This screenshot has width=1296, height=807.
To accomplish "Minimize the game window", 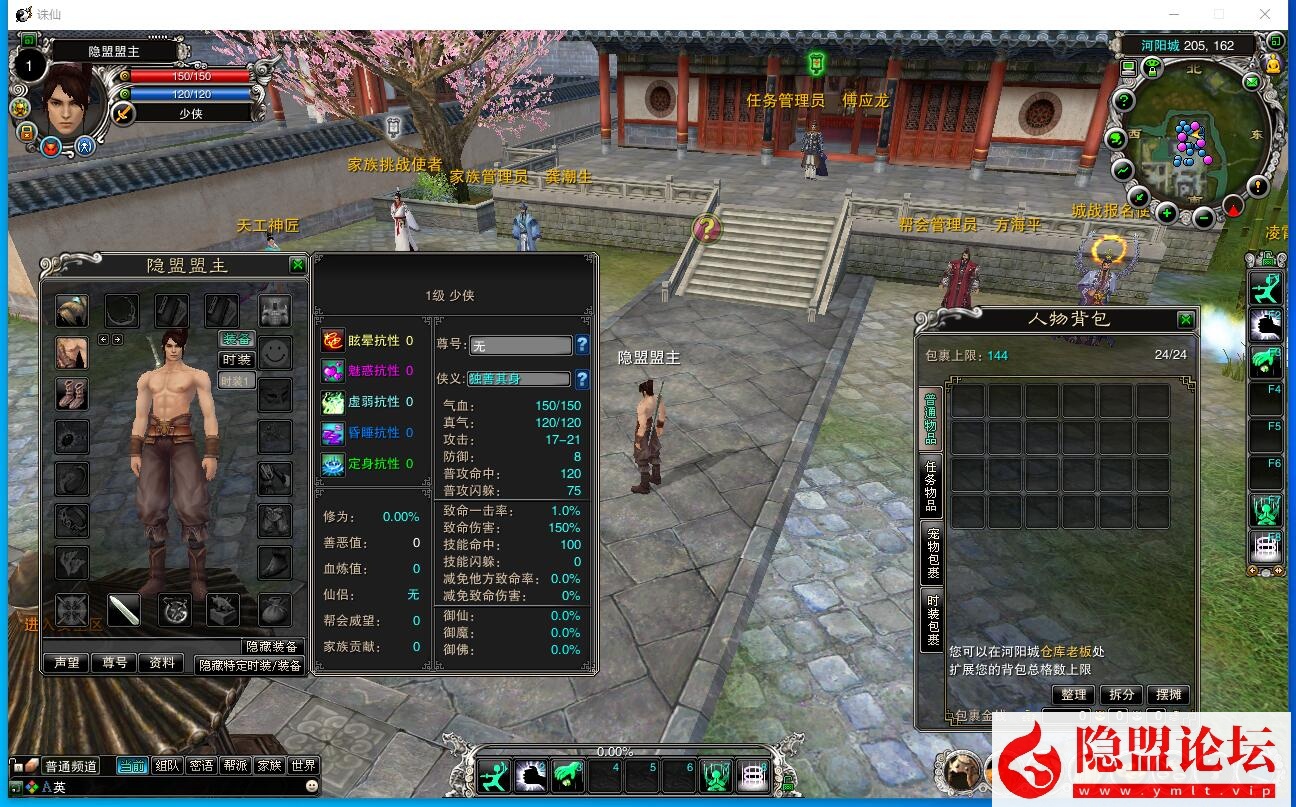I will tap(1172, 14).
